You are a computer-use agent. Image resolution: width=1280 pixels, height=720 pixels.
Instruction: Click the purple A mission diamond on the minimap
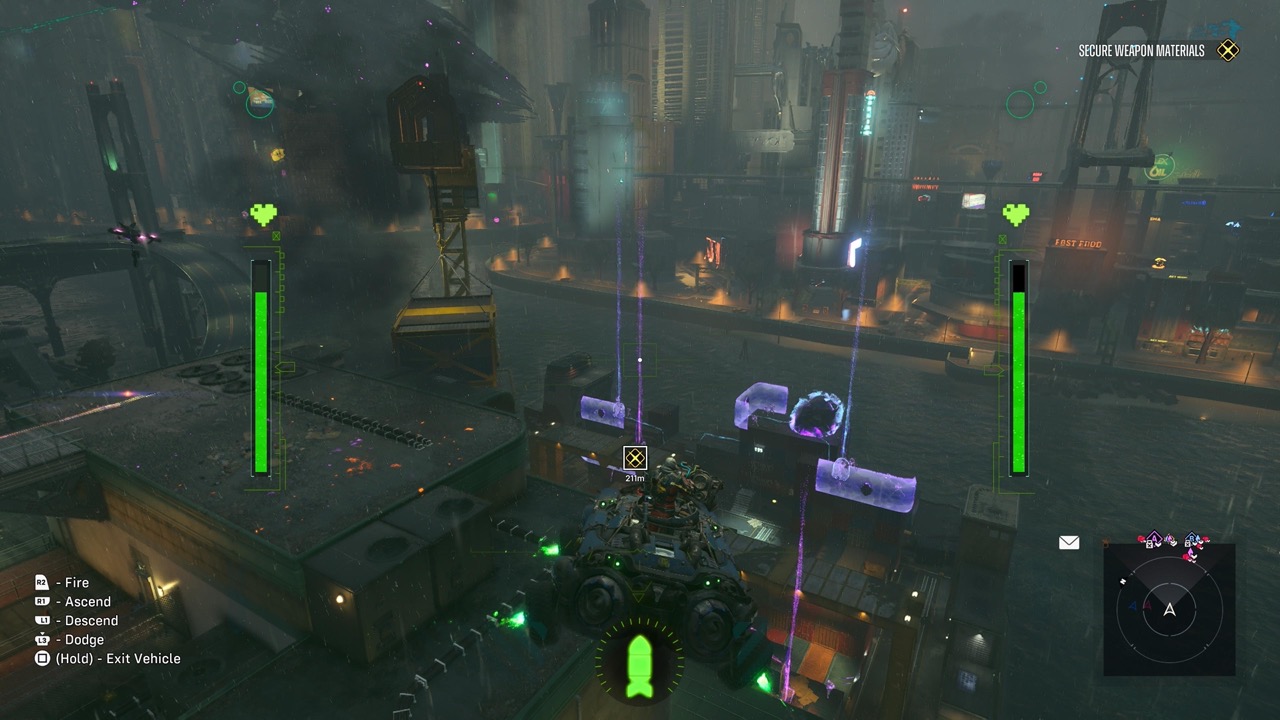pos(1154,537)
